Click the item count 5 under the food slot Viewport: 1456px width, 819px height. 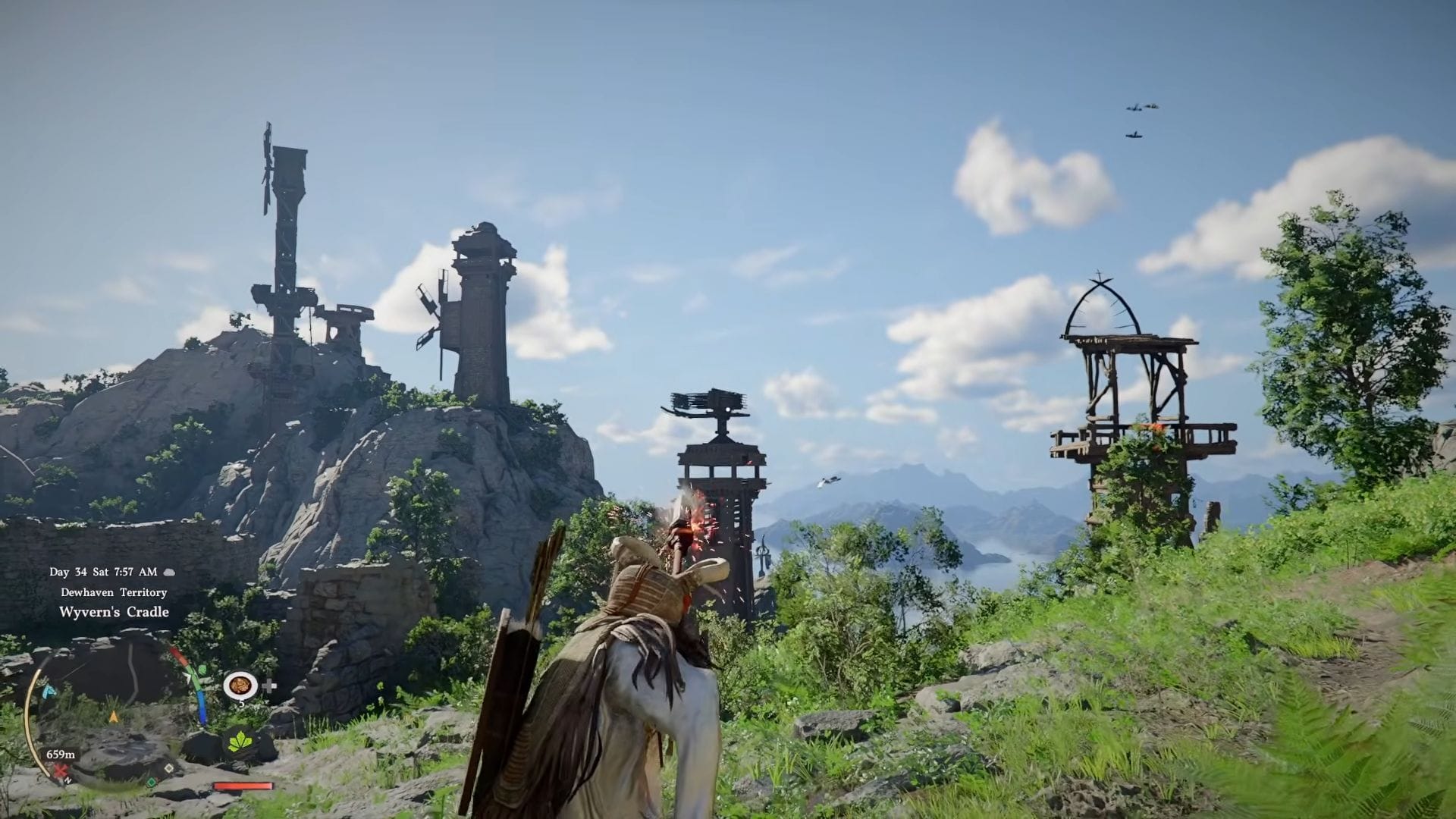pos(241,703)
